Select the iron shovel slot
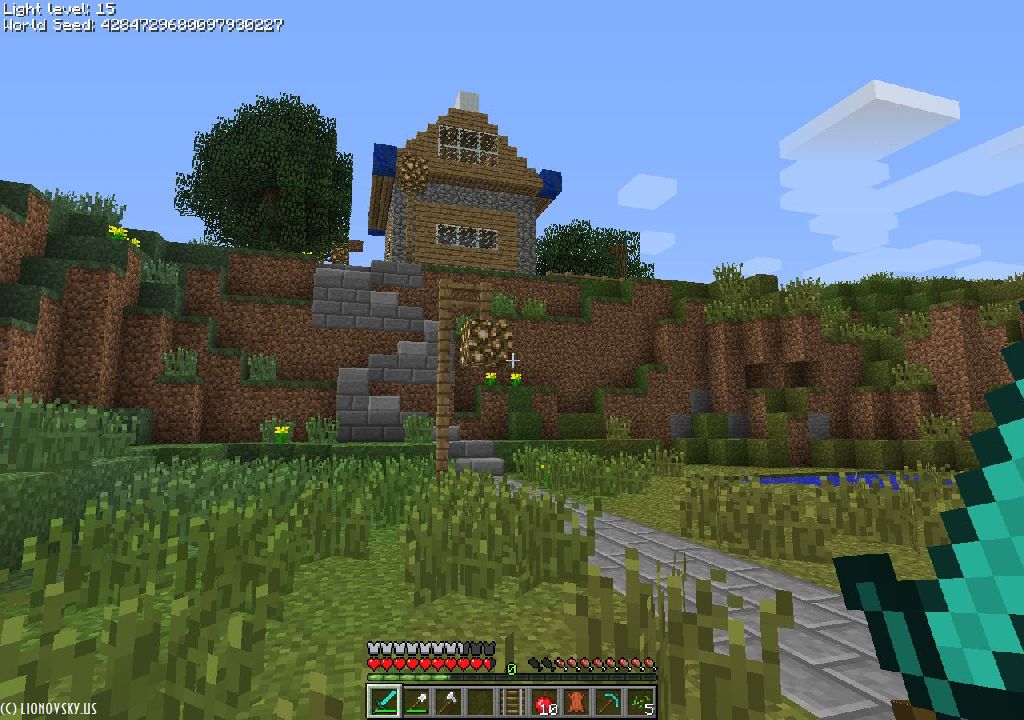This screenshot has height=720, width=1024. [416, 701]
